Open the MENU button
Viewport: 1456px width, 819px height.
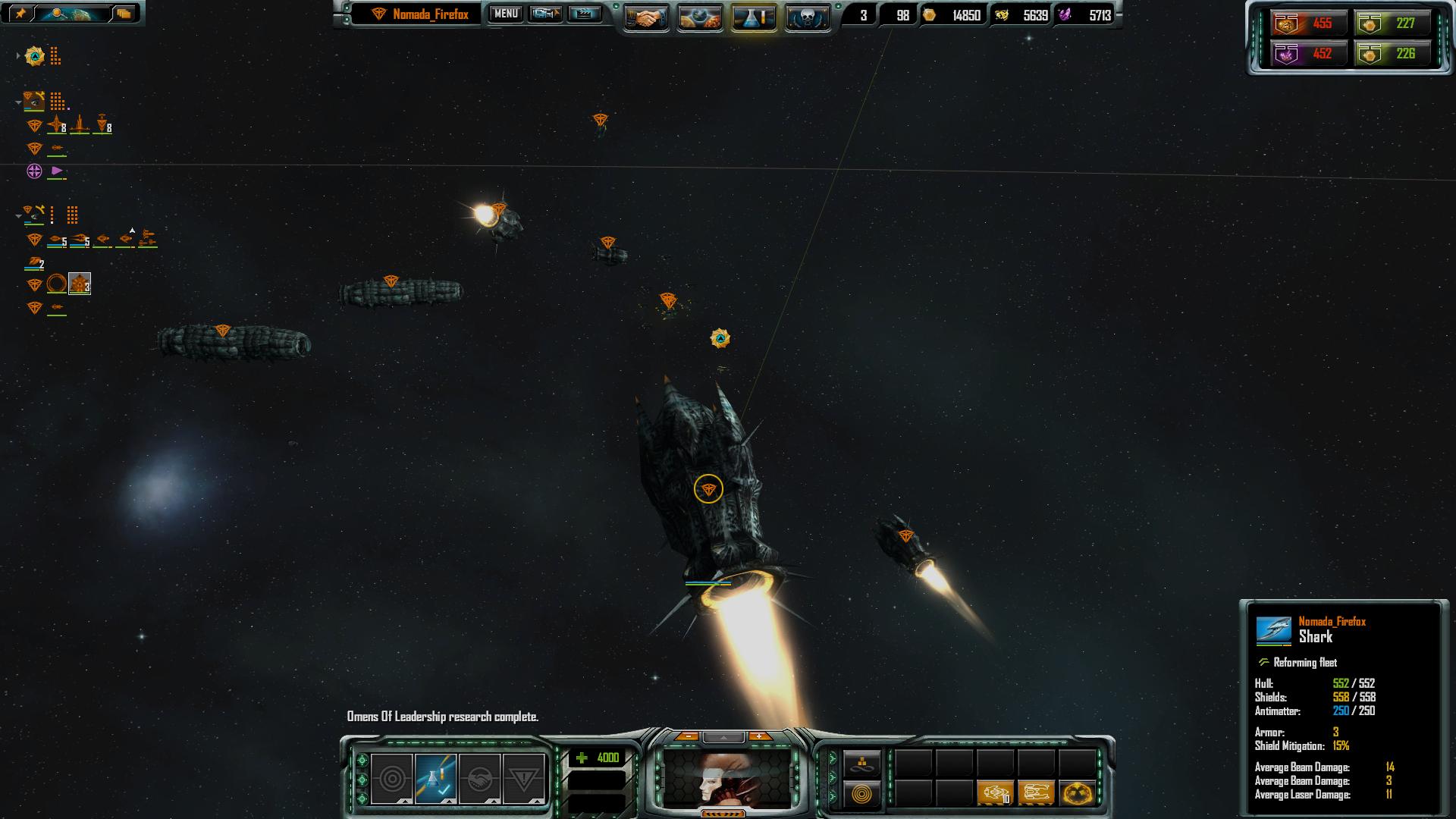pyautogui.click(x=506, y=14)
